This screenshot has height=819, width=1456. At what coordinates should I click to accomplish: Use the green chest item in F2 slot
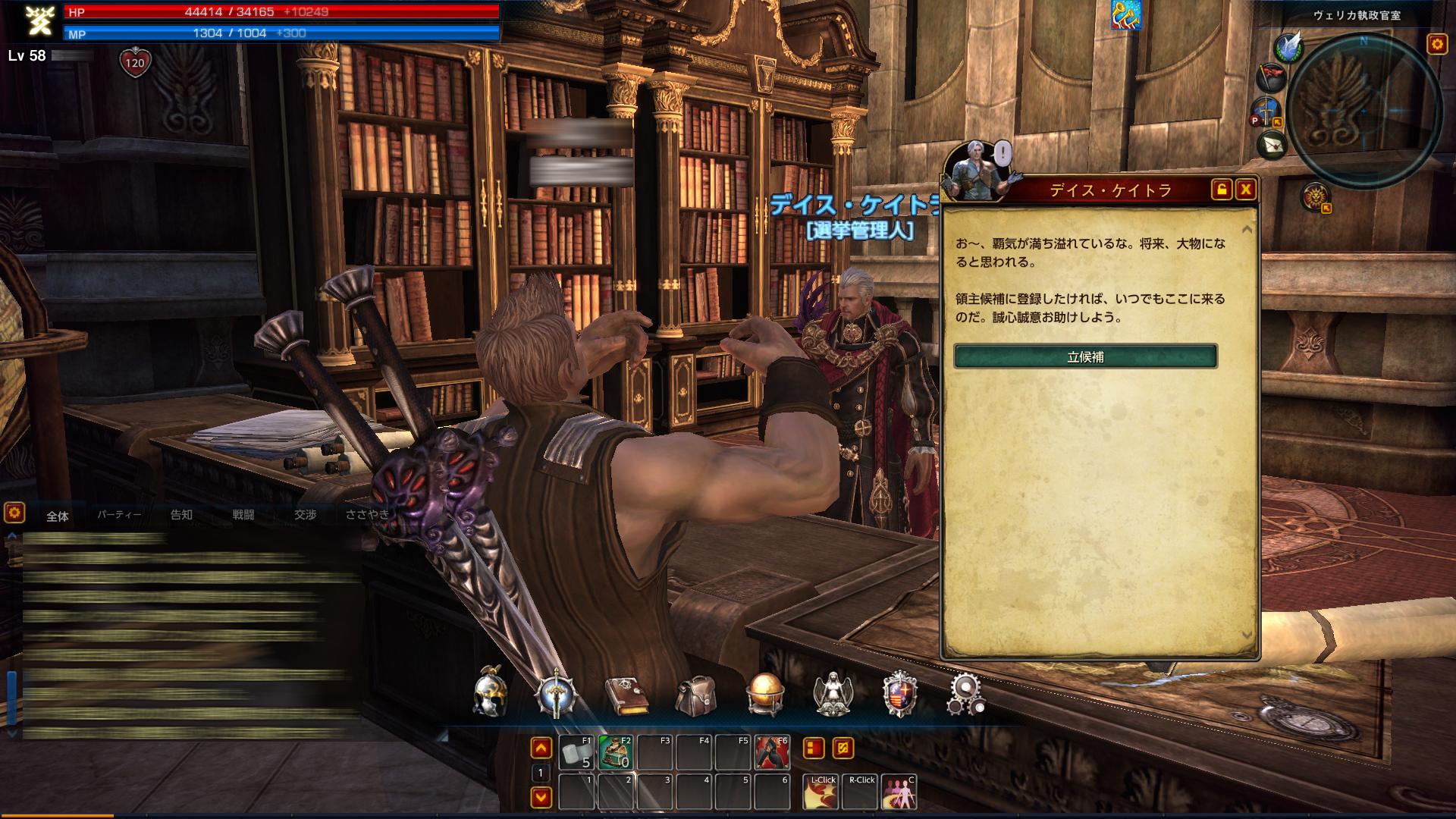point(615,752)
